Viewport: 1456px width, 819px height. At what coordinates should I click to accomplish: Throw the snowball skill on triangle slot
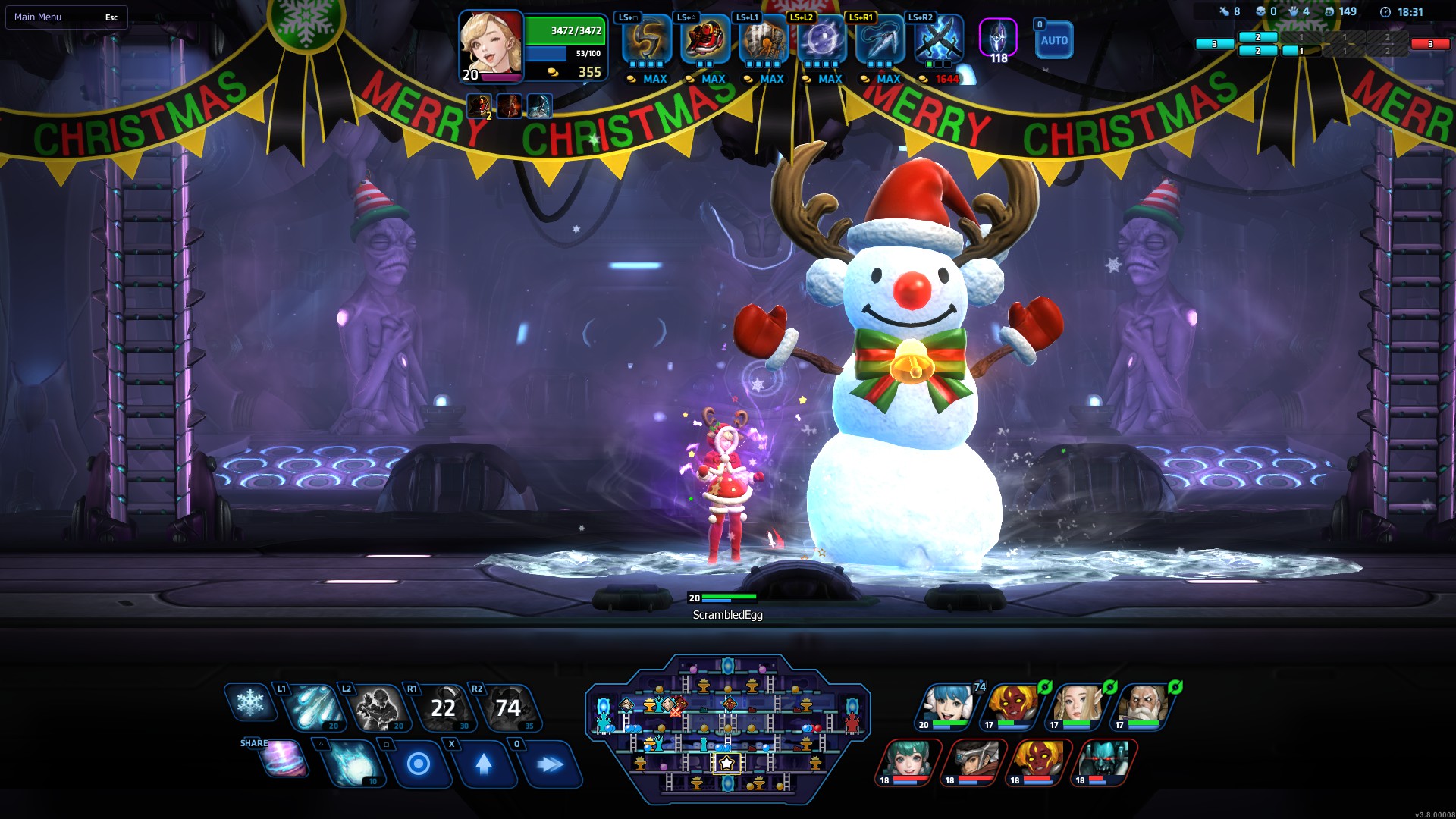tap(353, 766)
